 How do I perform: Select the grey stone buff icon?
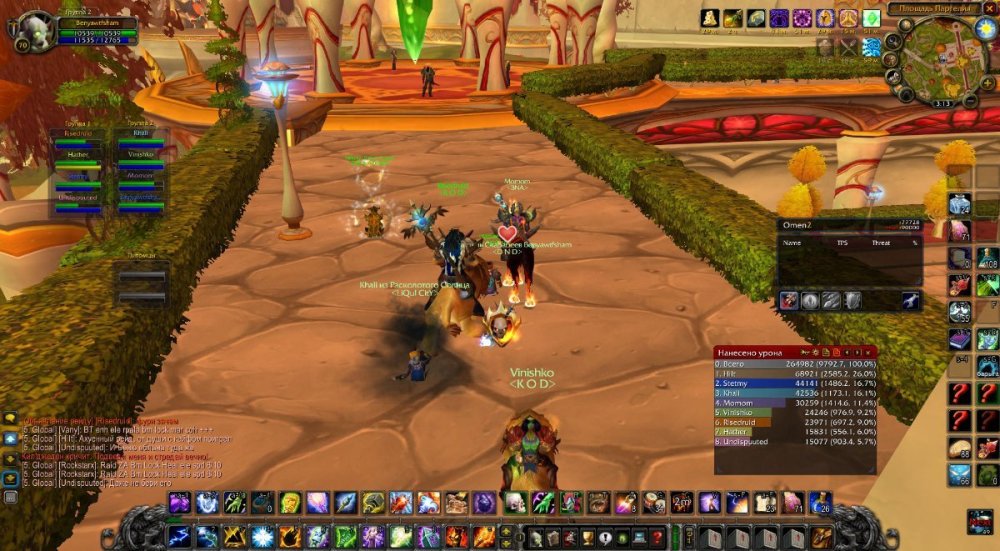click(x=756, y=18)
